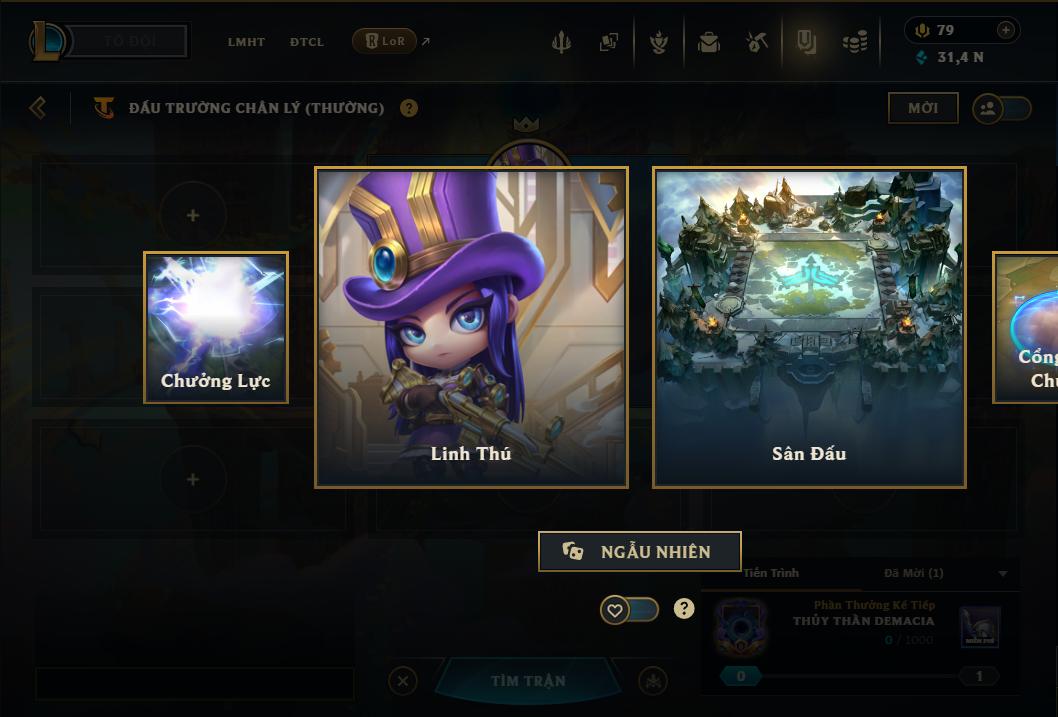This screenshot has width=1058, height=717.
Task: Toggle the heart favorites switch
Action: (x=629, y=609)
